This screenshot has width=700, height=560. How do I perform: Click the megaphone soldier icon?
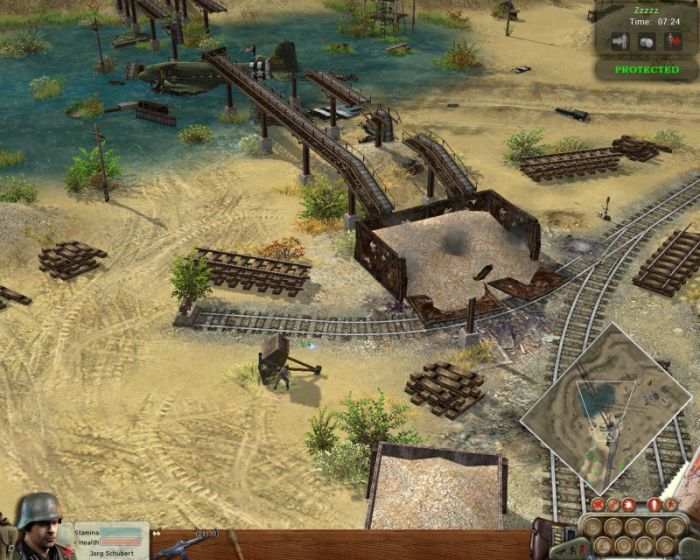618,42
